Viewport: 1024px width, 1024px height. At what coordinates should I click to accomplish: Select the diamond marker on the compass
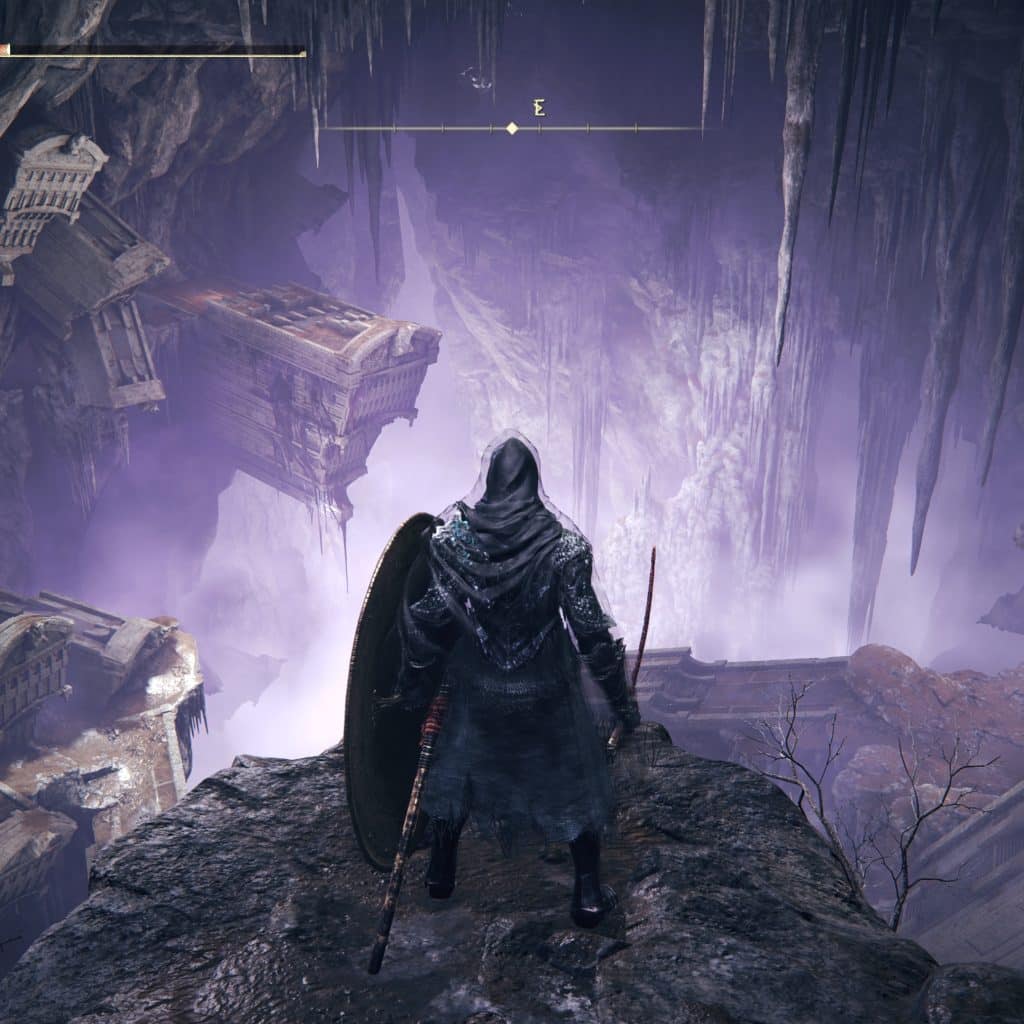tap(512, 128)
